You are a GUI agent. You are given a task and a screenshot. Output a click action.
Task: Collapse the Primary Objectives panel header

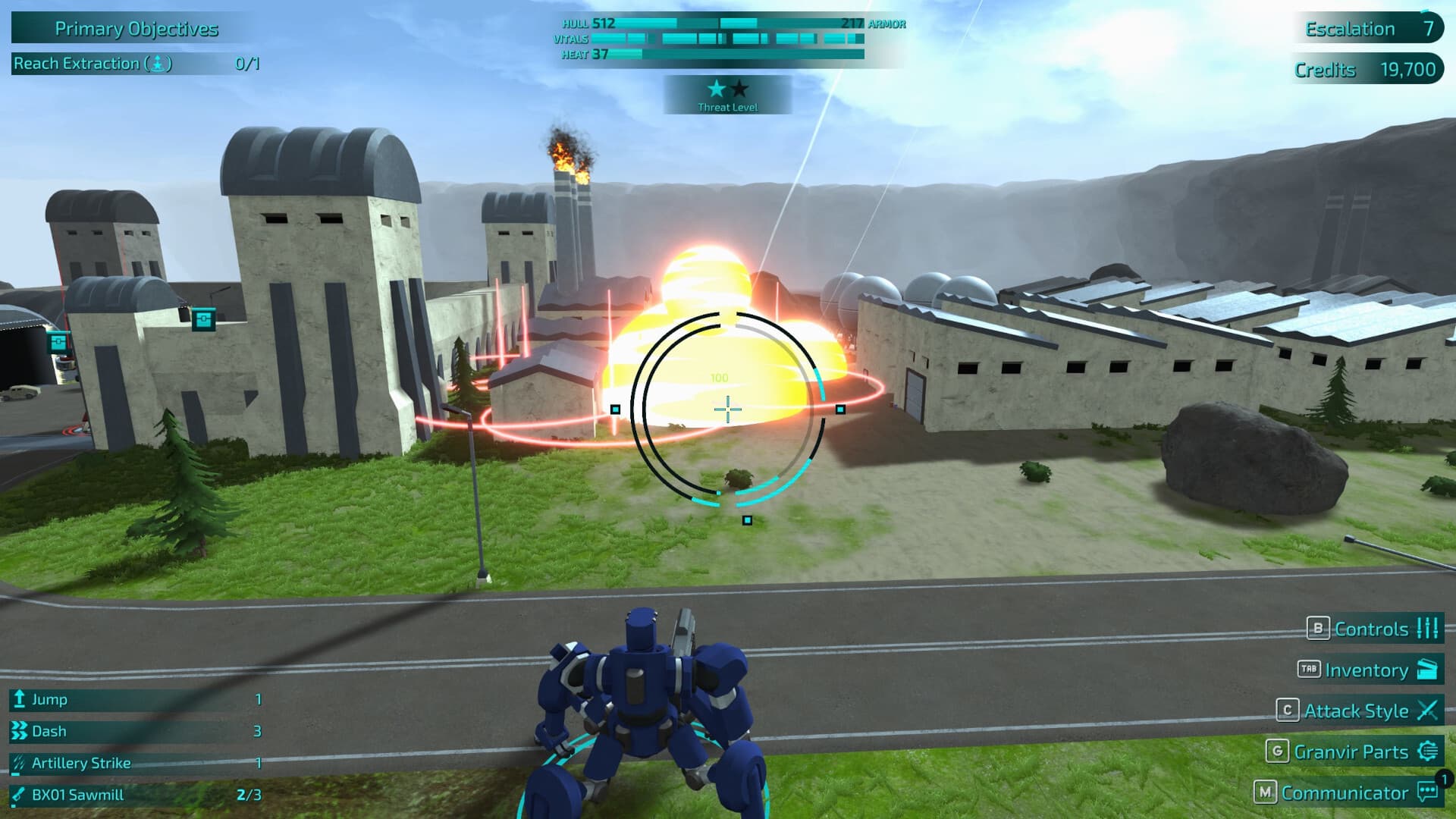(x=135, y=30)
